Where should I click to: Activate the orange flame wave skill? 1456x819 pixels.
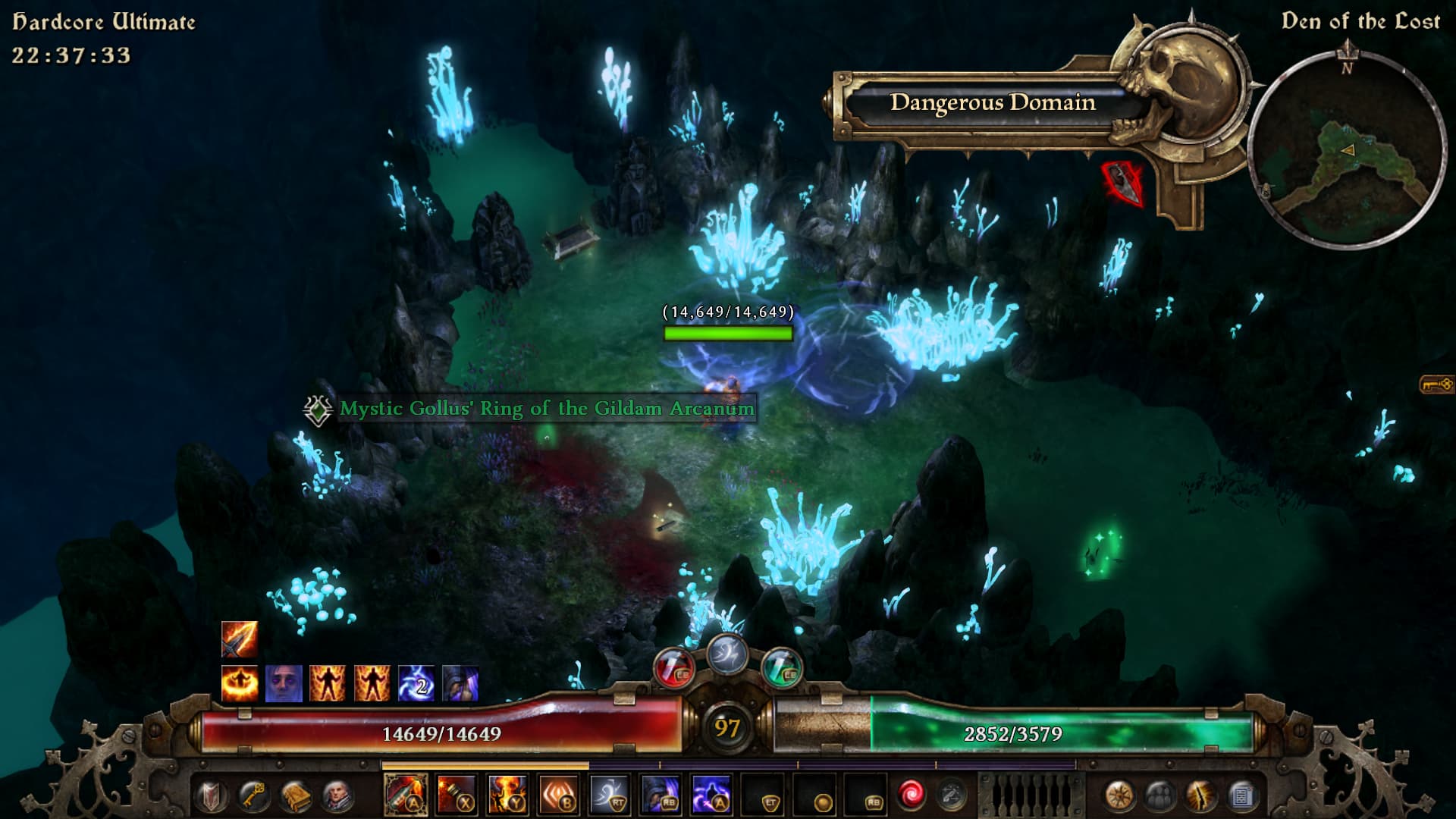[559, 795]
